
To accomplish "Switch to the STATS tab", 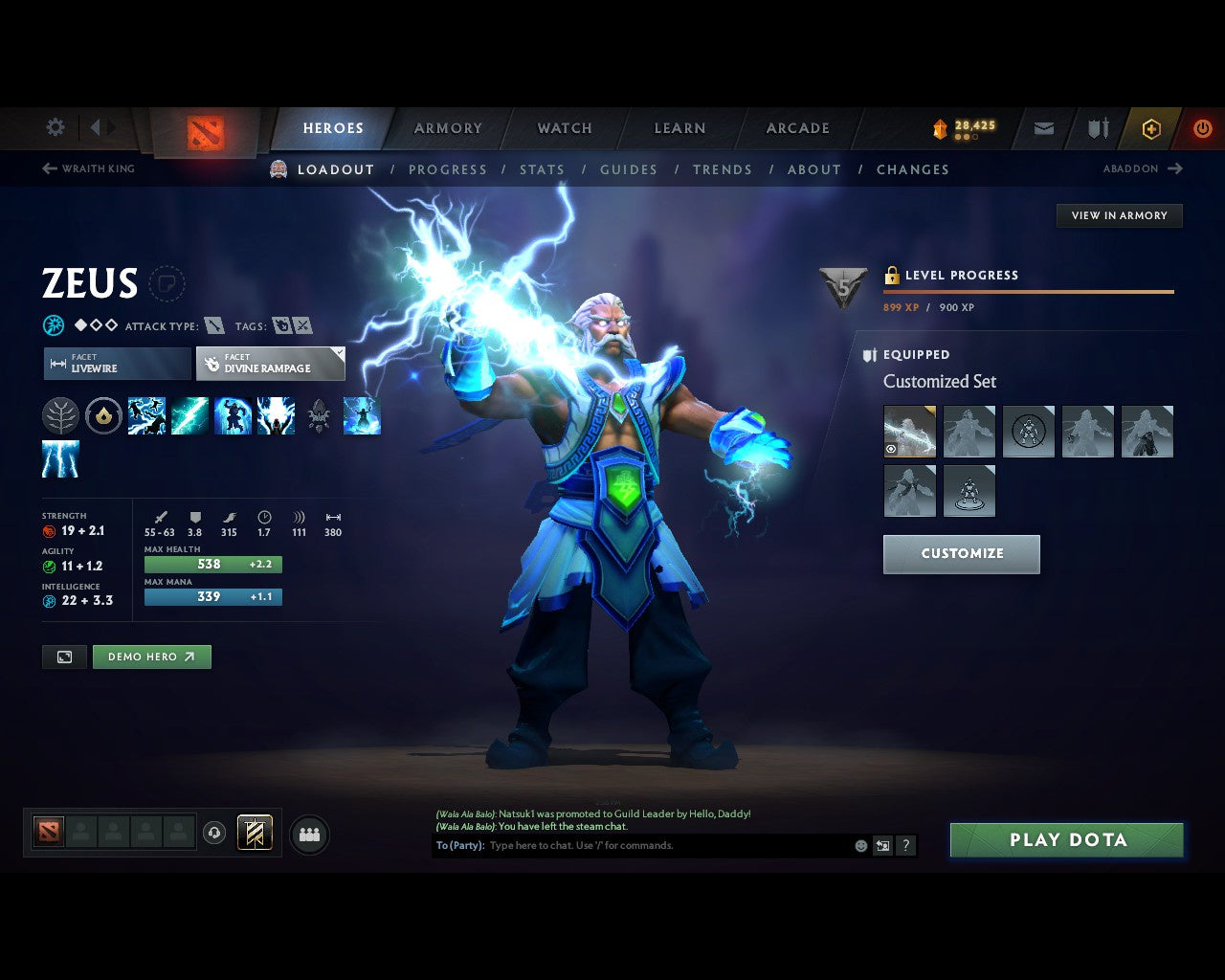I will tap(542, 169).
